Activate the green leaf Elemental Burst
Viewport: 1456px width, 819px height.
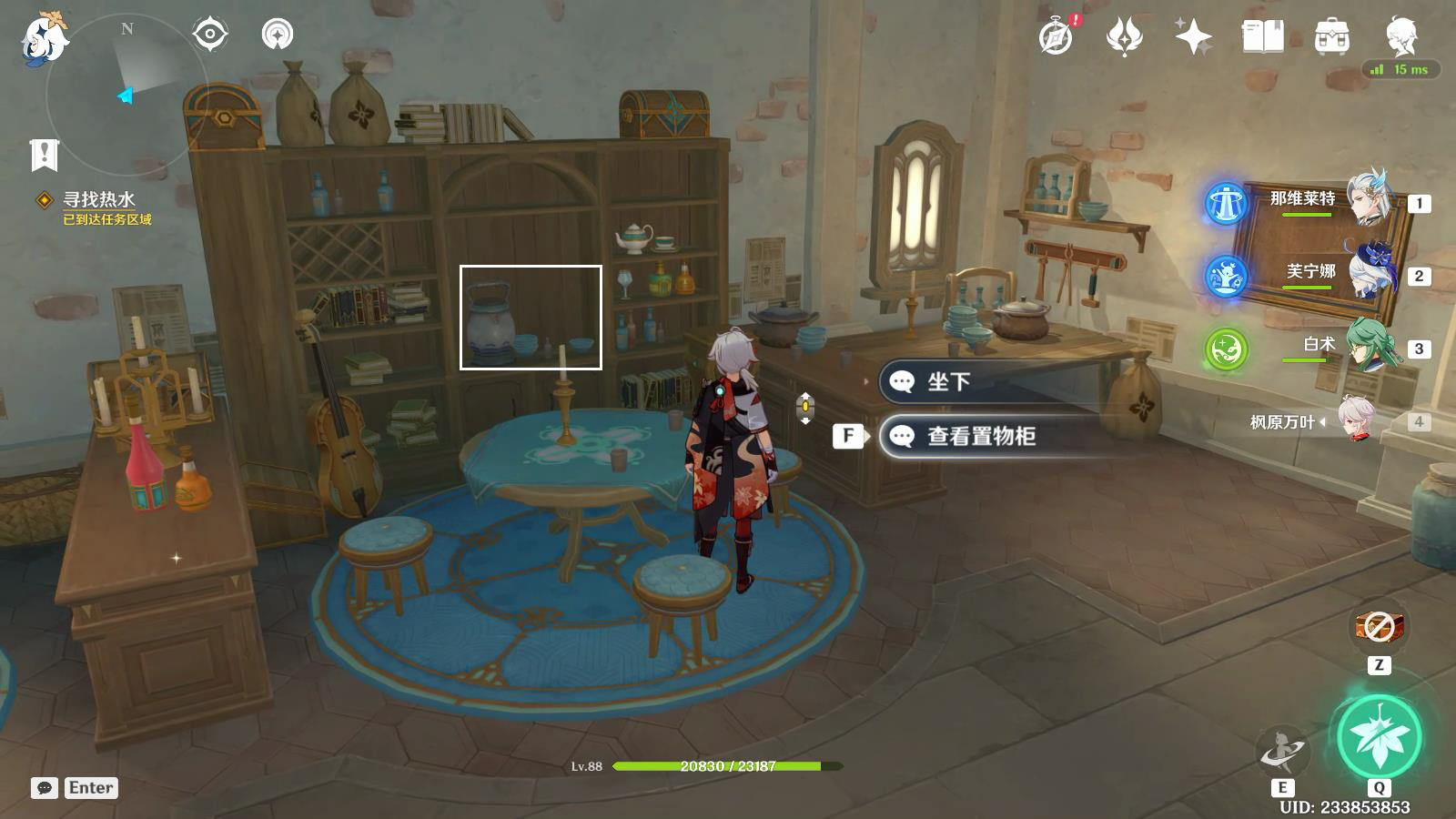1379,736
